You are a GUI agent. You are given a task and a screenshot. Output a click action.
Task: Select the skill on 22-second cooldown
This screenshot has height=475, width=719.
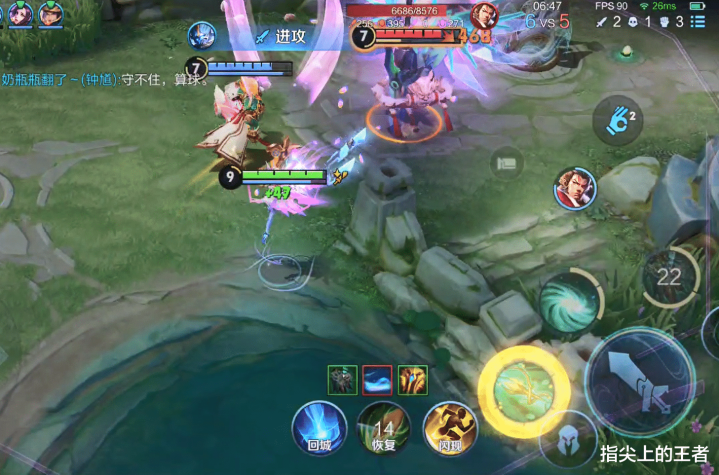click(669, 277)
